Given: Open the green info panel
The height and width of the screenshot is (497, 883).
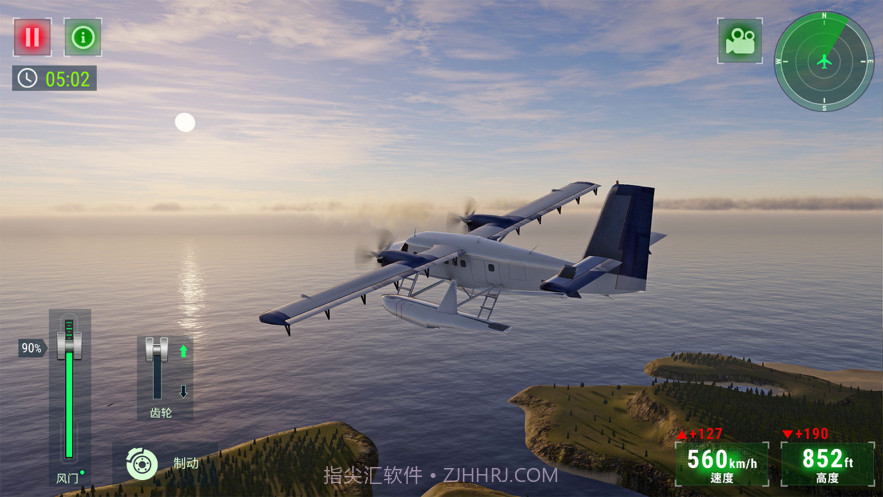Looking at the screenshot, I should [x=83, y=38].
